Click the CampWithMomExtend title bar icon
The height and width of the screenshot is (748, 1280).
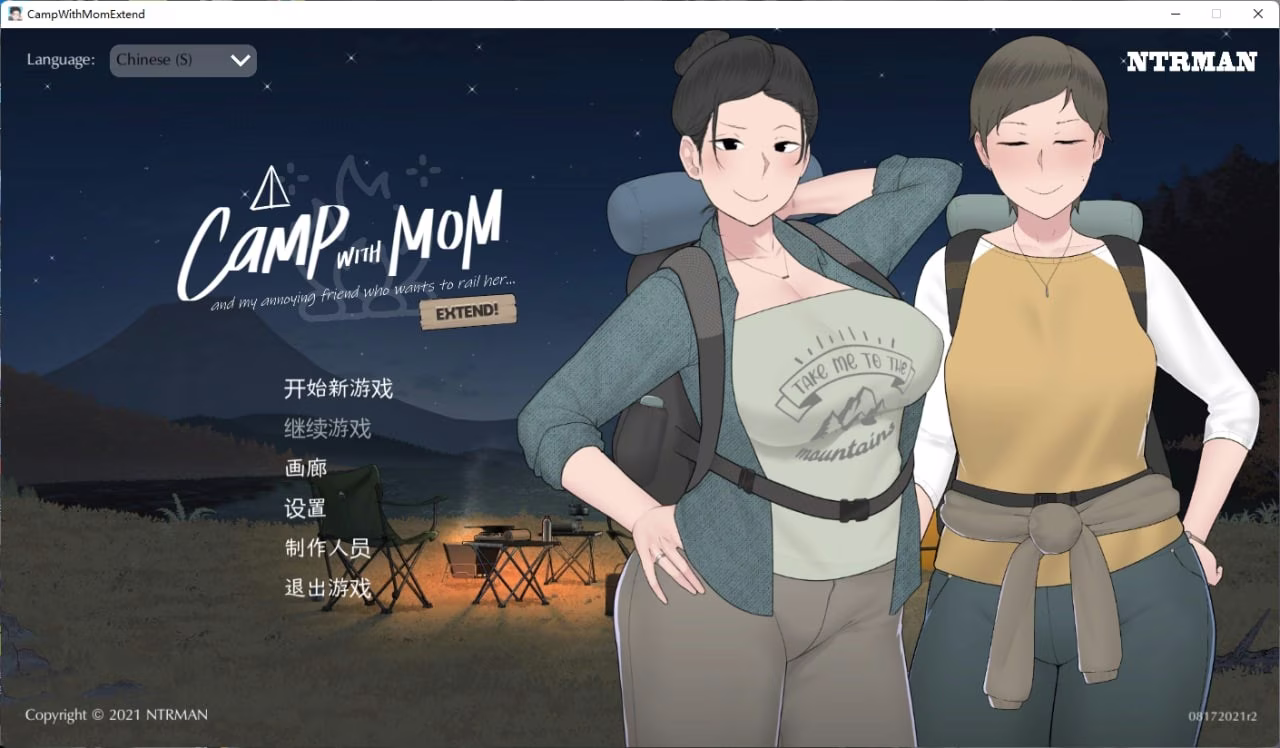pyautogui.click(x=14, y=14)
